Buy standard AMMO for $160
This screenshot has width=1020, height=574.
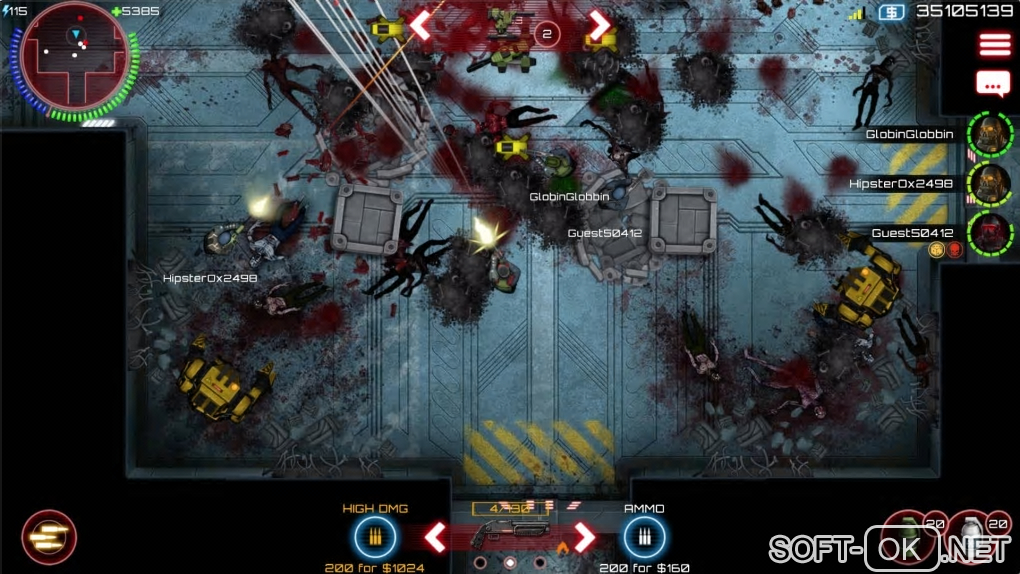click(643, 538)
